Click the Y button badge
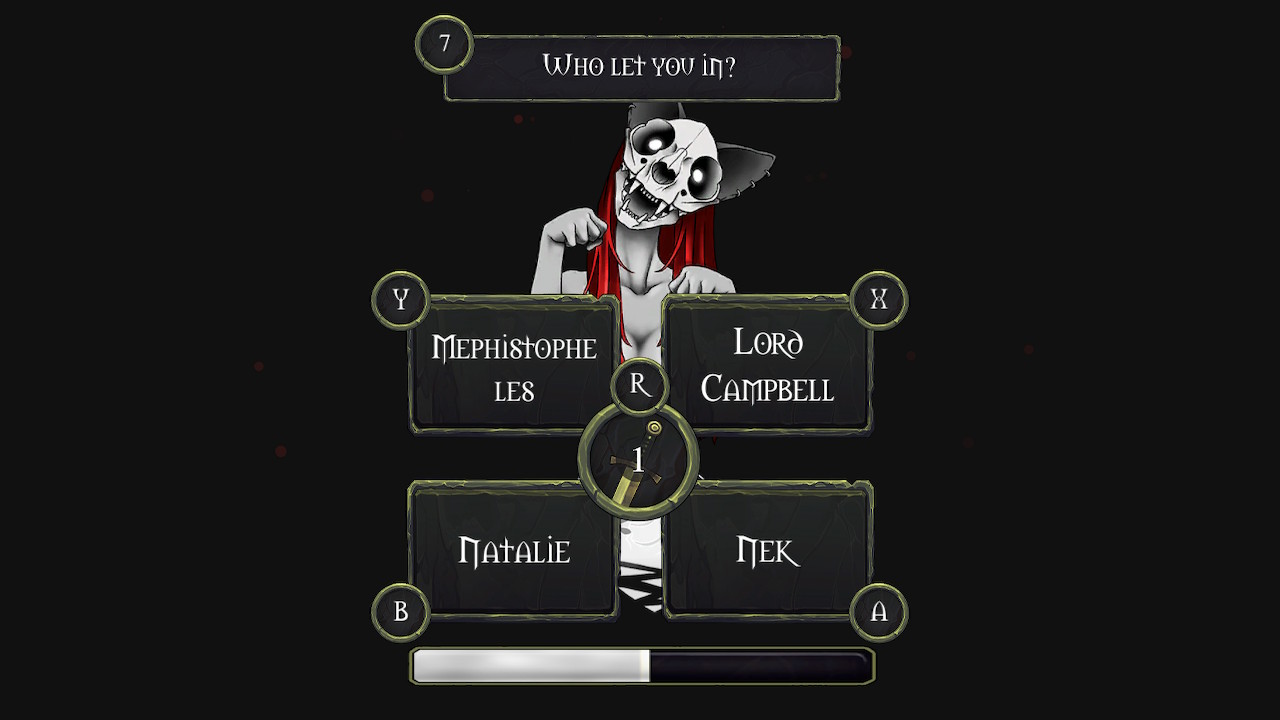 tap(399, 299)
